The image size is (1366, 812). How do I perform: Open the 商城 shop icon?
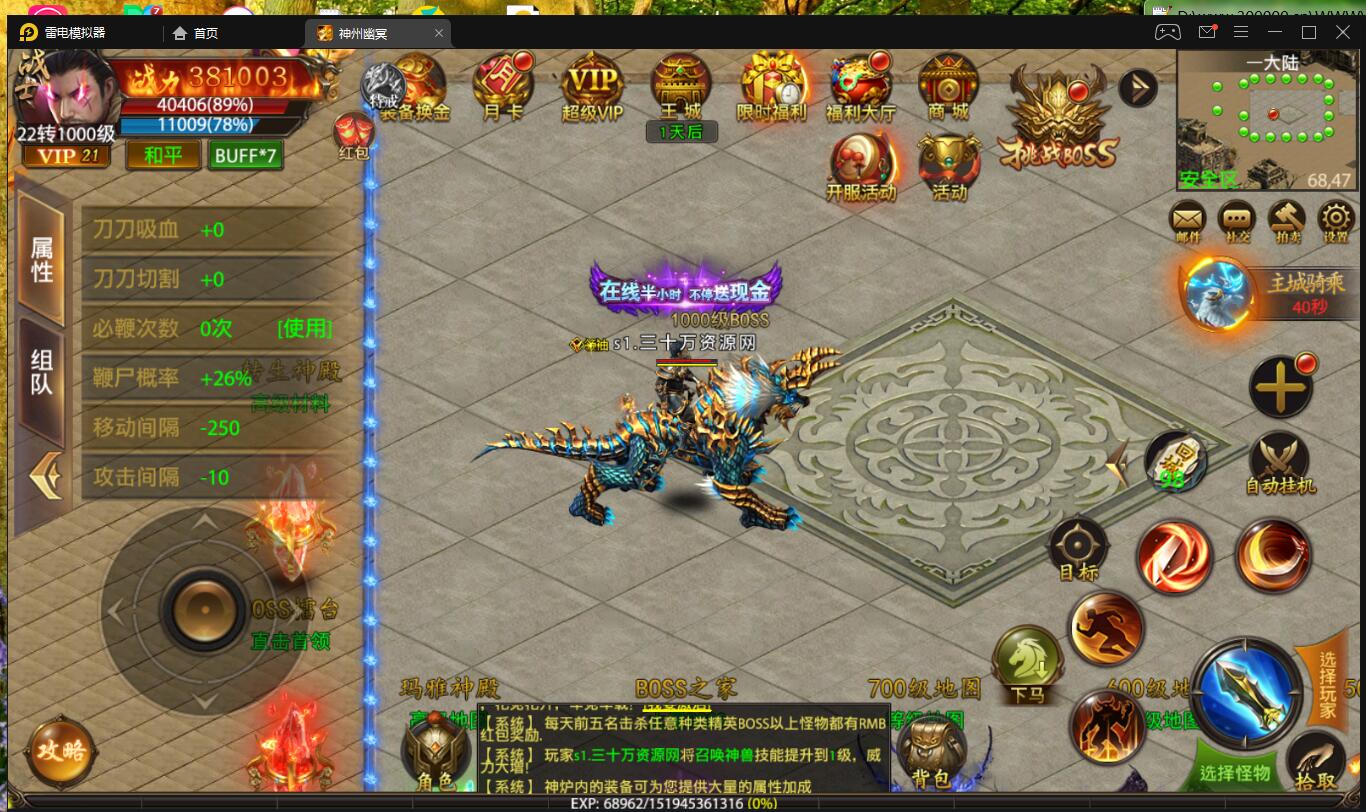point(946,88)
